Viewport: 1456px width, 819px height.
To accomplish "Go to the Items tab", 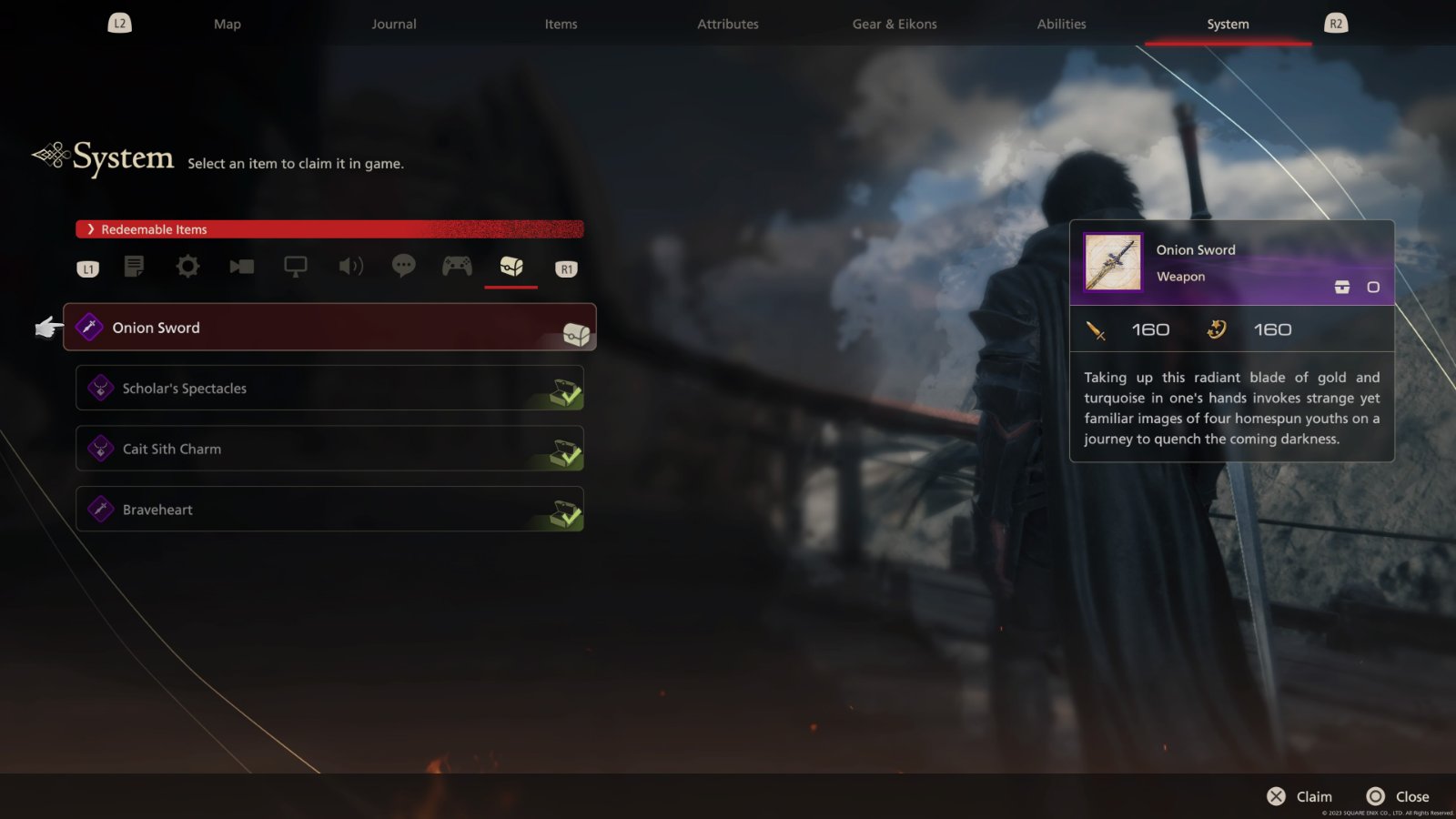I will (561, 25).
